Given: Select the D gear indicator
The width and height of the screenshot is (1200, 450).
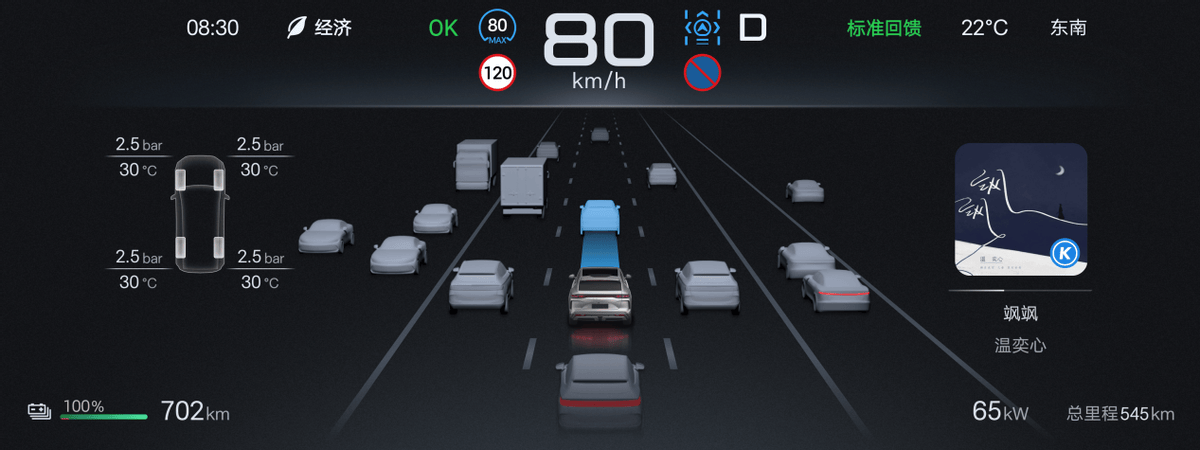Looking at the screenshot, I should click(x=752, y=28).
